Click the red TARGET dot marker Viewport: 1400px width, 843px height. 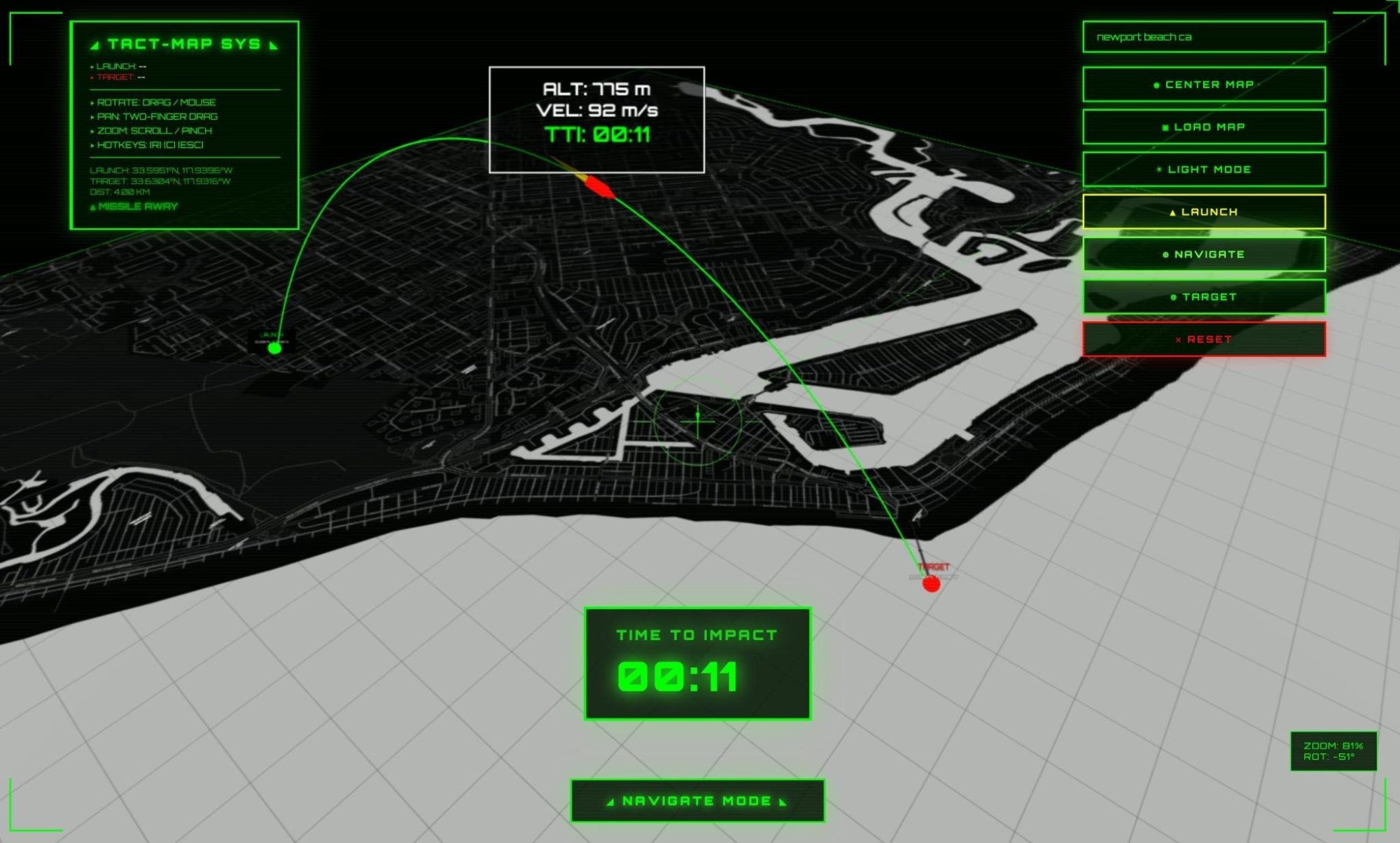click(932, 585)
